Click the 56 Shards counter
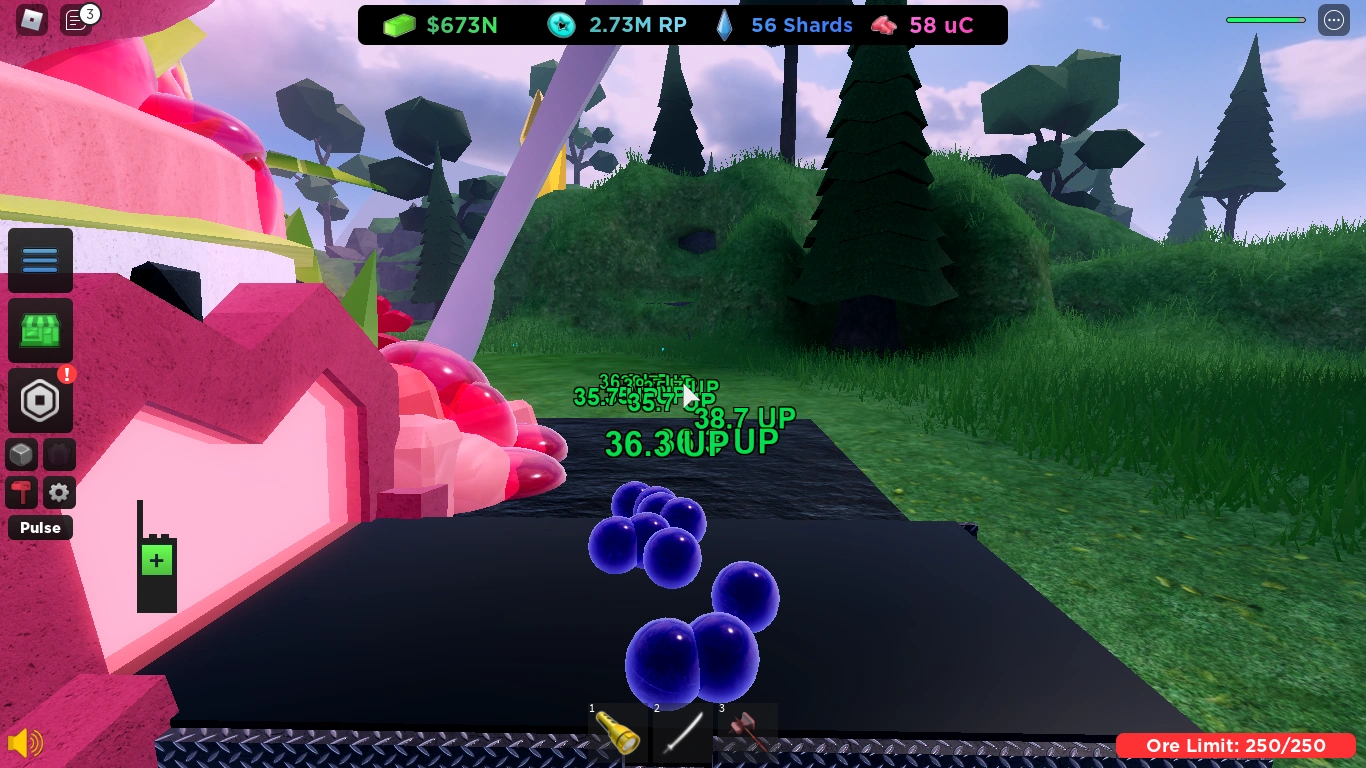The width and height of the screenshot is (1366, 768). point(787,25)
